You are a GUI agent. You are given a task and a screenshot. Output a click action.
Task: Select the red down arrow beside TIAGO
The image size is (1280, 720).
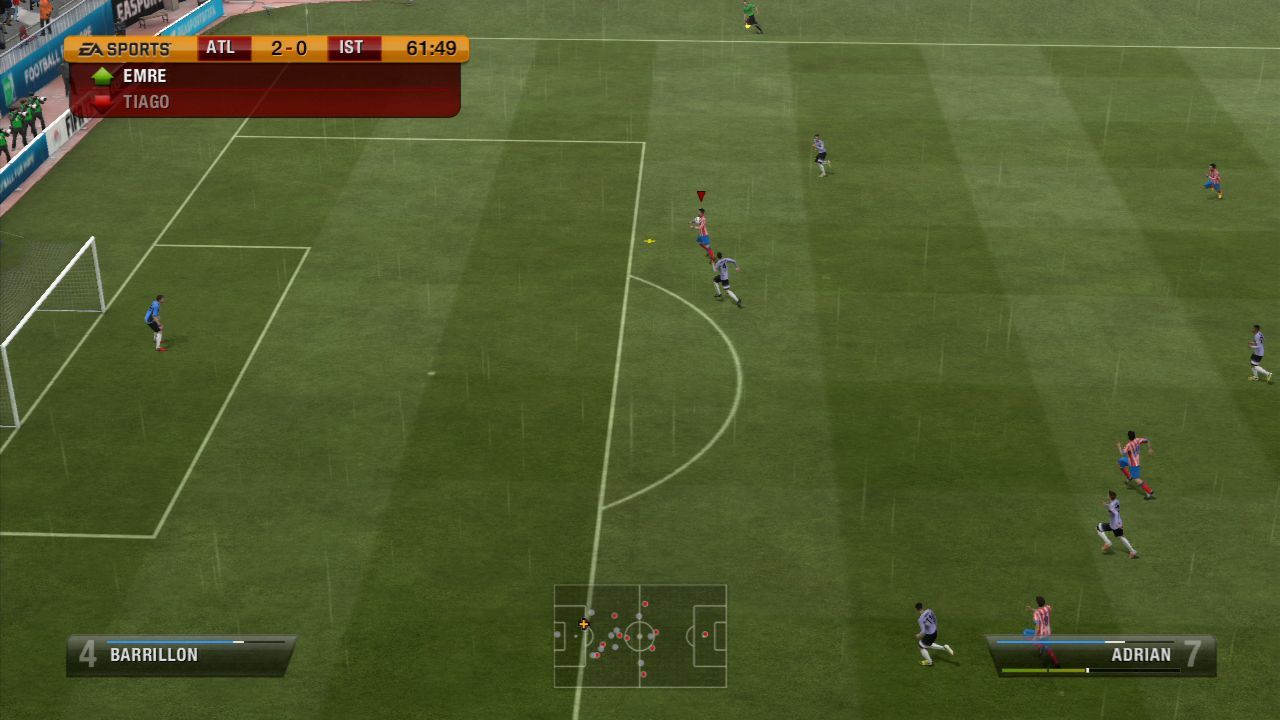[101, 101]
